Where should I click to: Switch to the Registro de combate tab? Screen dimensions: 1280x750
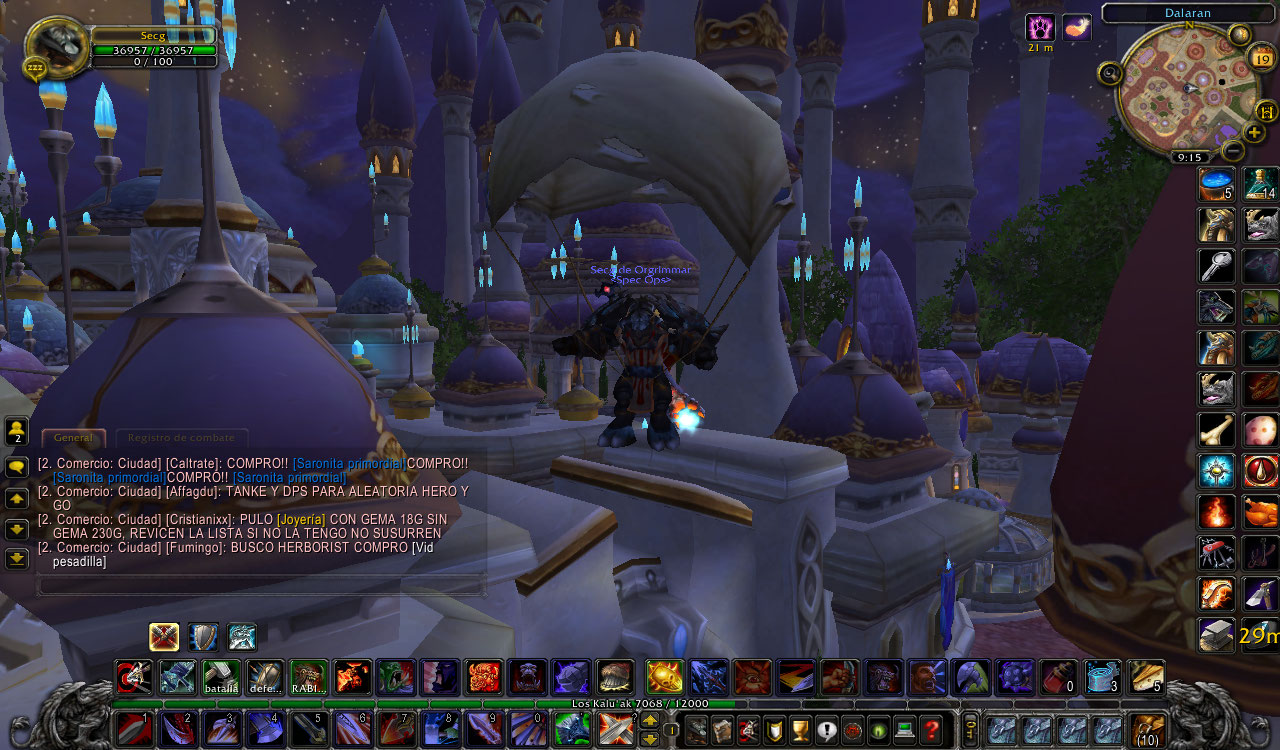click(182, 437)
